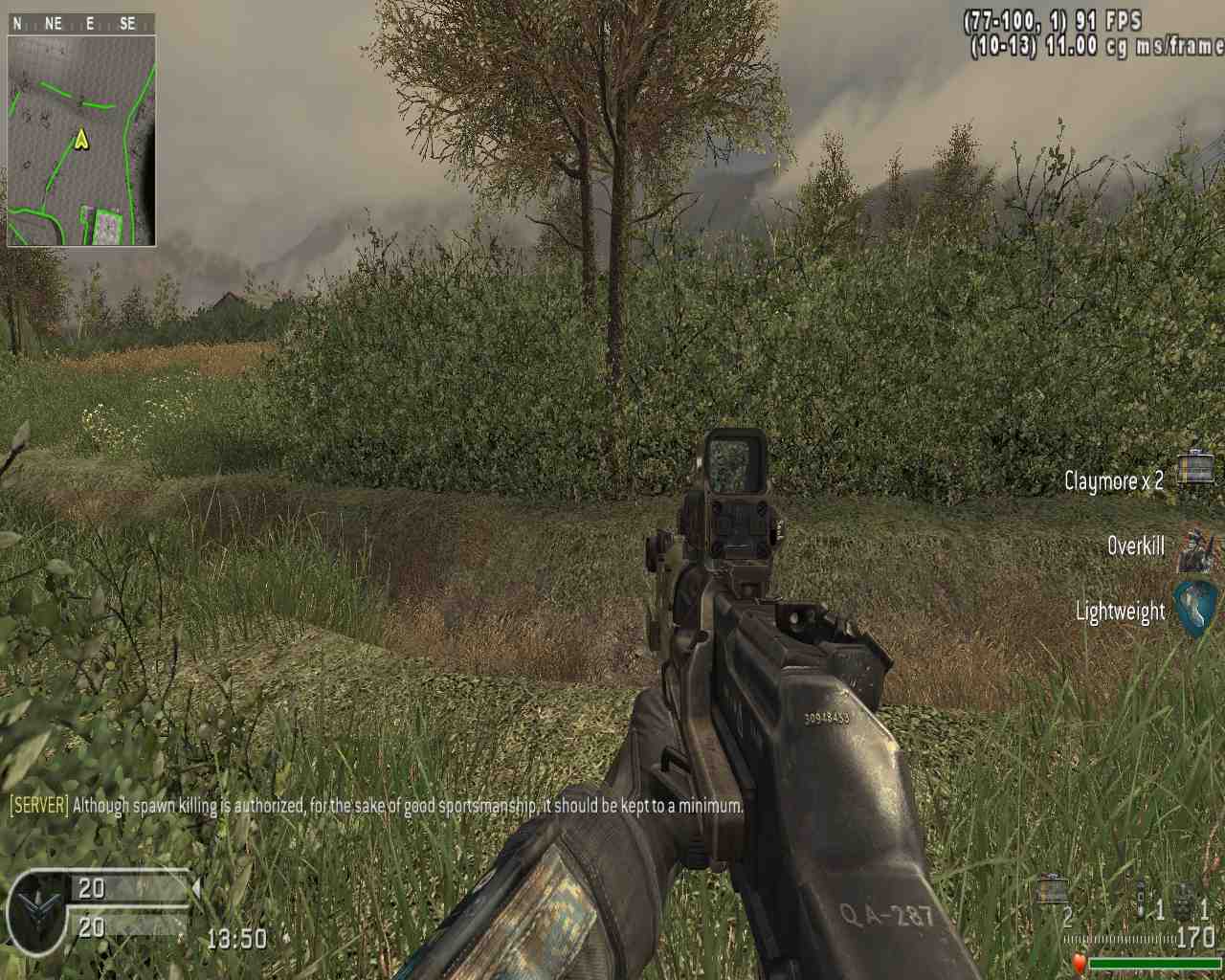Select the special grenade icon
Screen dimensions: 1225x980
1141,902
